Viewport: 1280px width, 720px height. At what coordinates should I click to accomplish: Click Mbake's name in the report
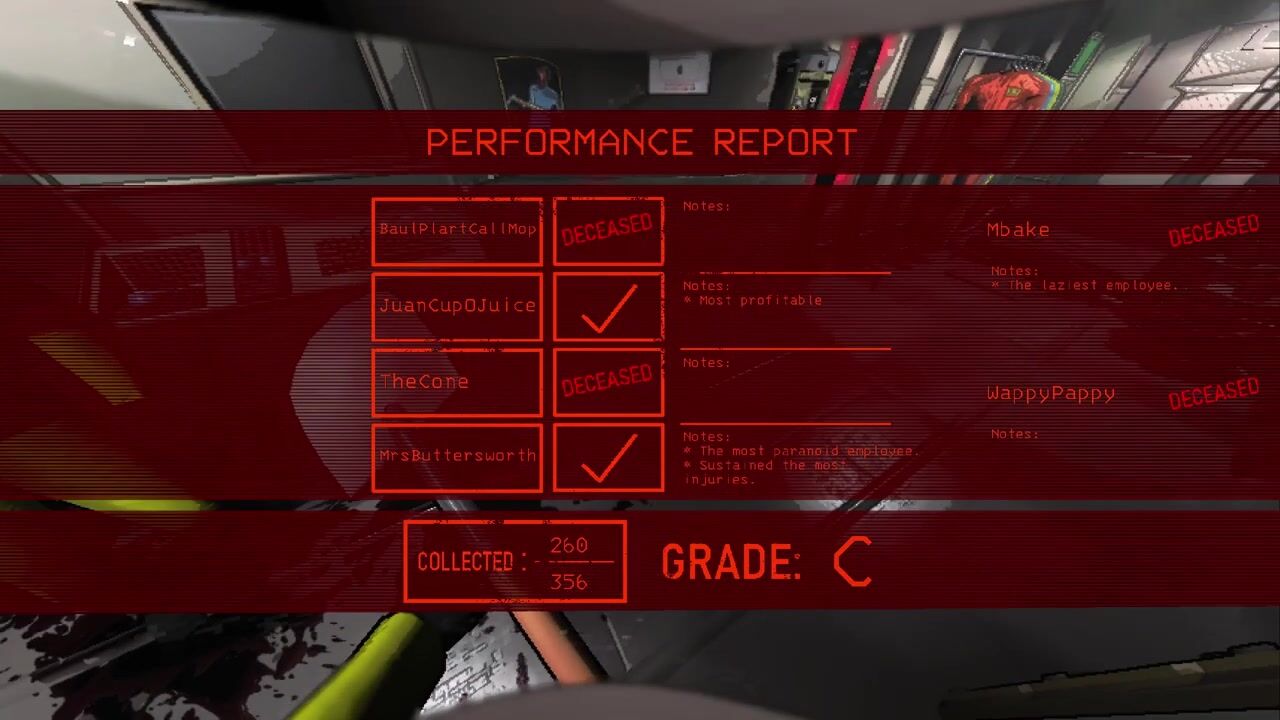[x=1018, y=230]
